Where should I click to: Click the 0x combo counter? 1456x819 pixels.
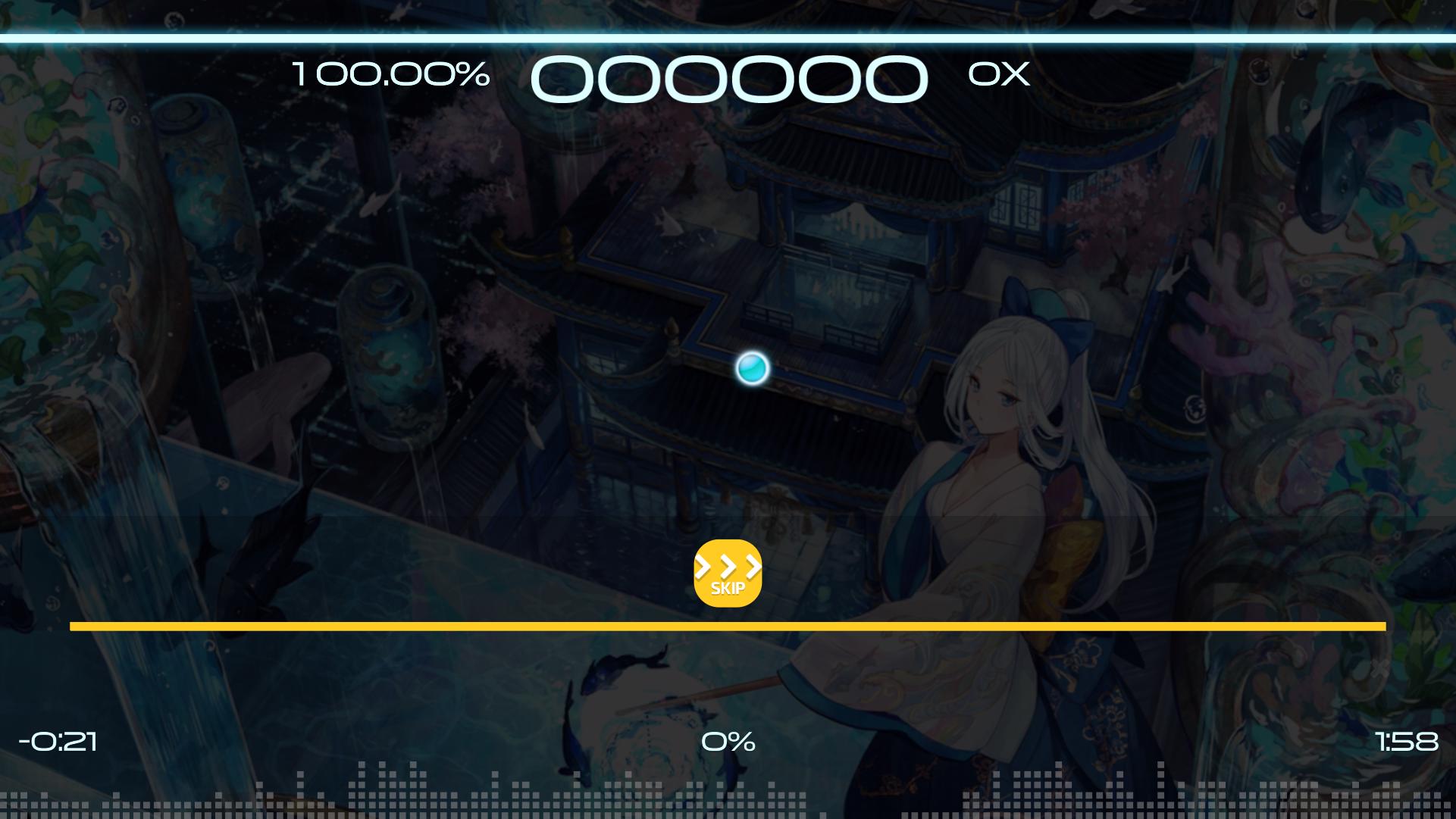click(998, 75)
